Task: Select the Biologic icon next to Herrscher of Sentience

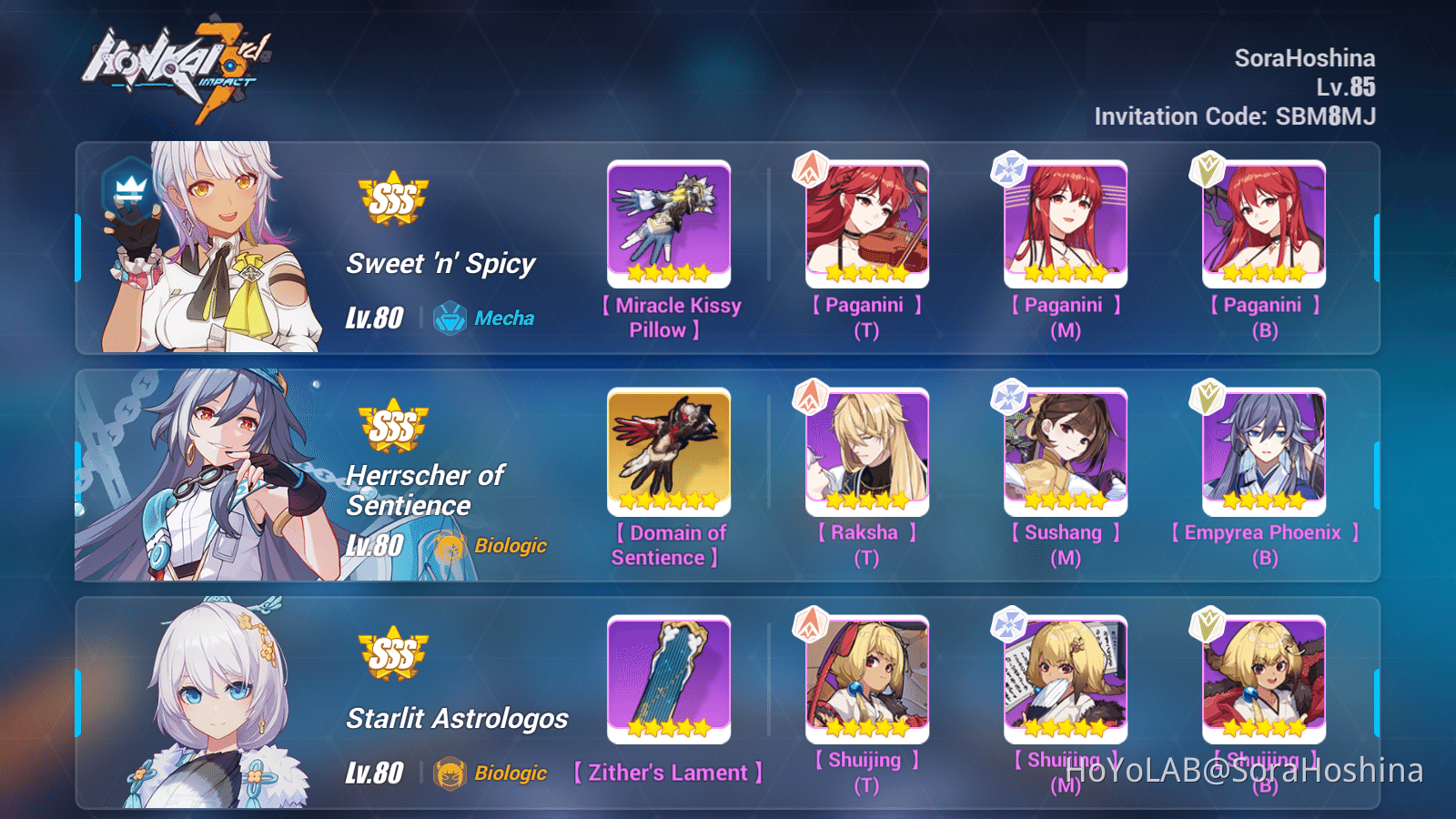Action: click(451, 546)
